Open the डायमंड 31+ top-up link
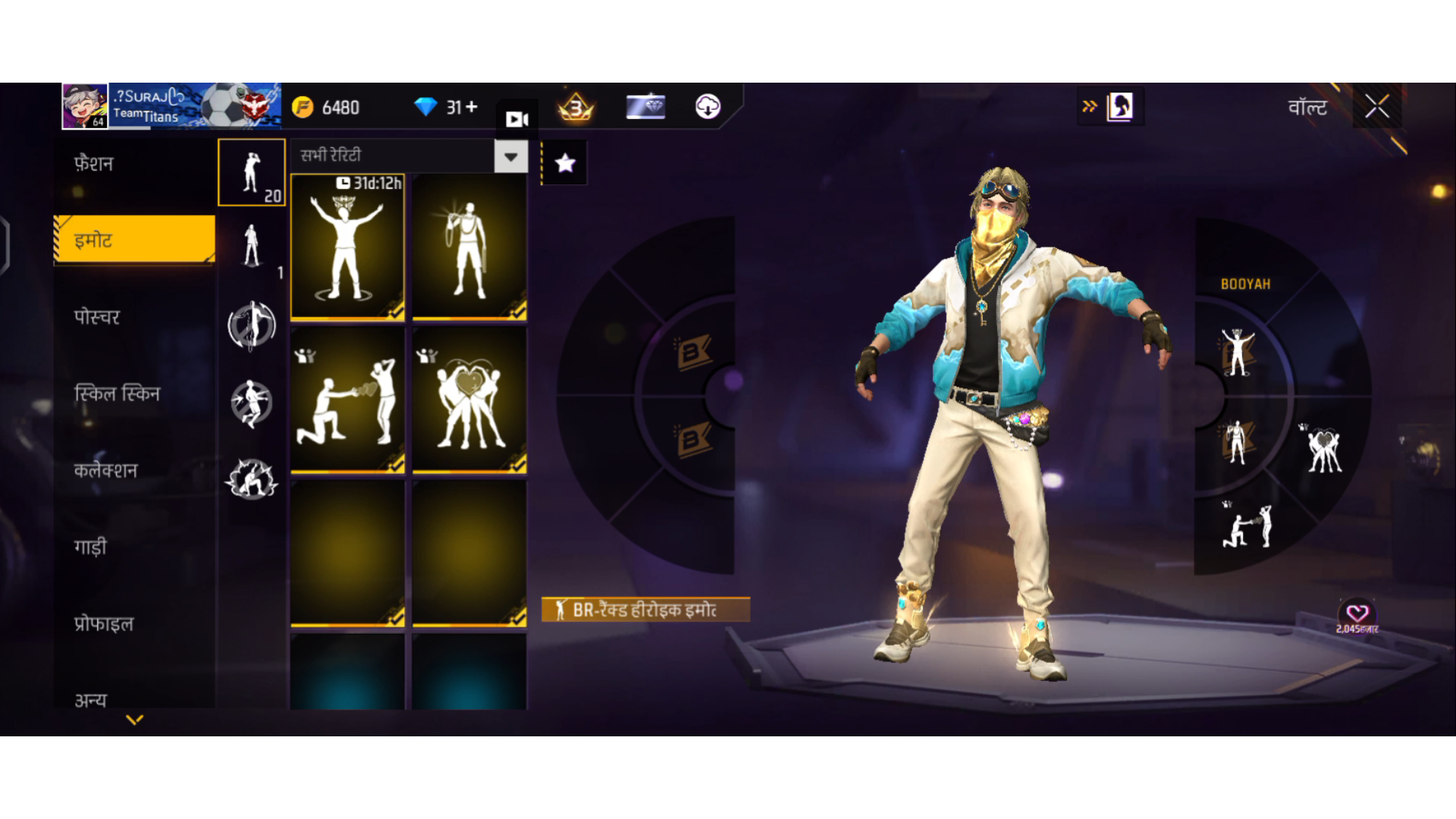Screen dimensions: 1456x819 [449, 107]
